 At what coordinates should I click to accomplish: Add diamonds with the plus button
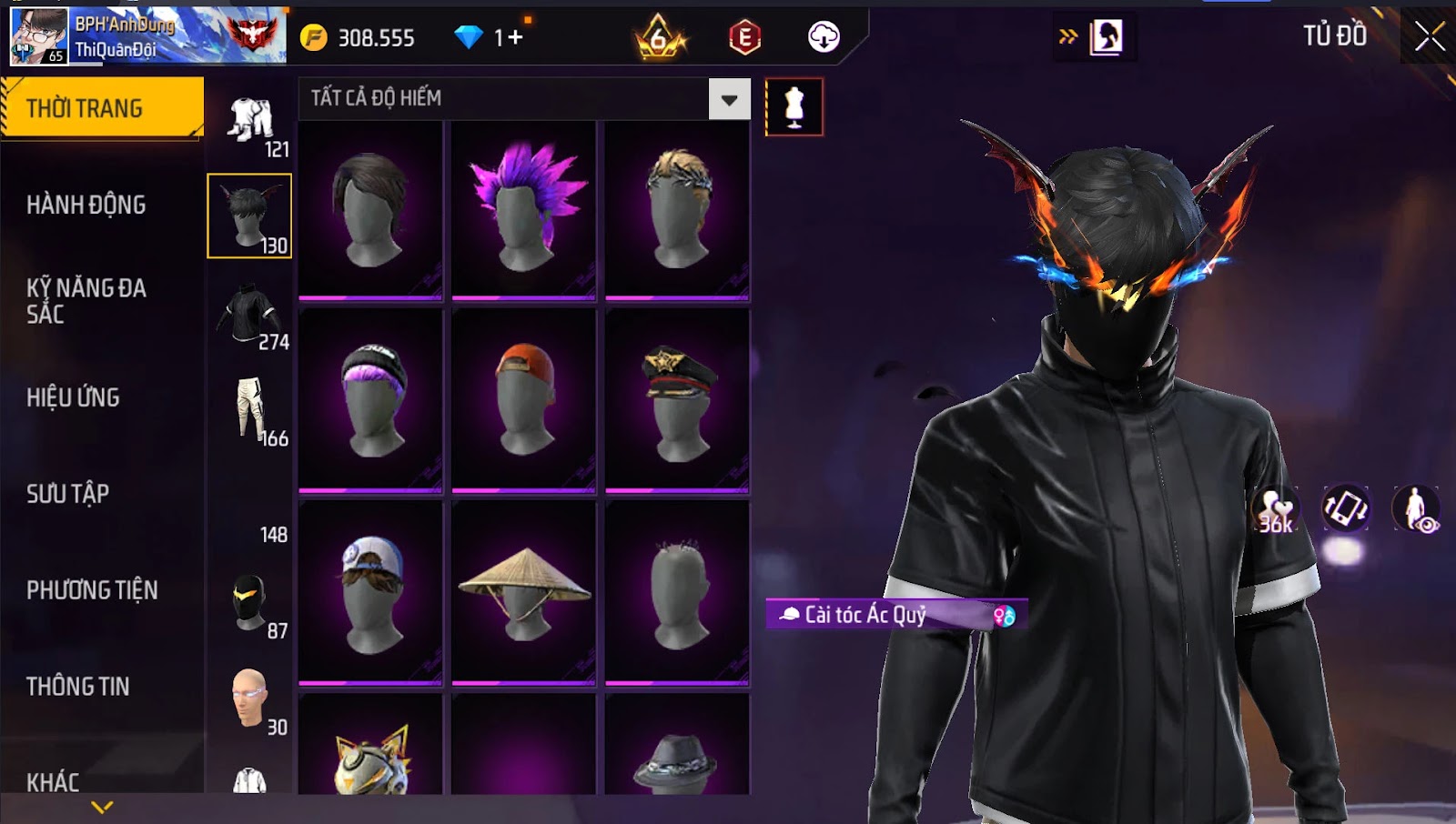(x=515, y=37)
